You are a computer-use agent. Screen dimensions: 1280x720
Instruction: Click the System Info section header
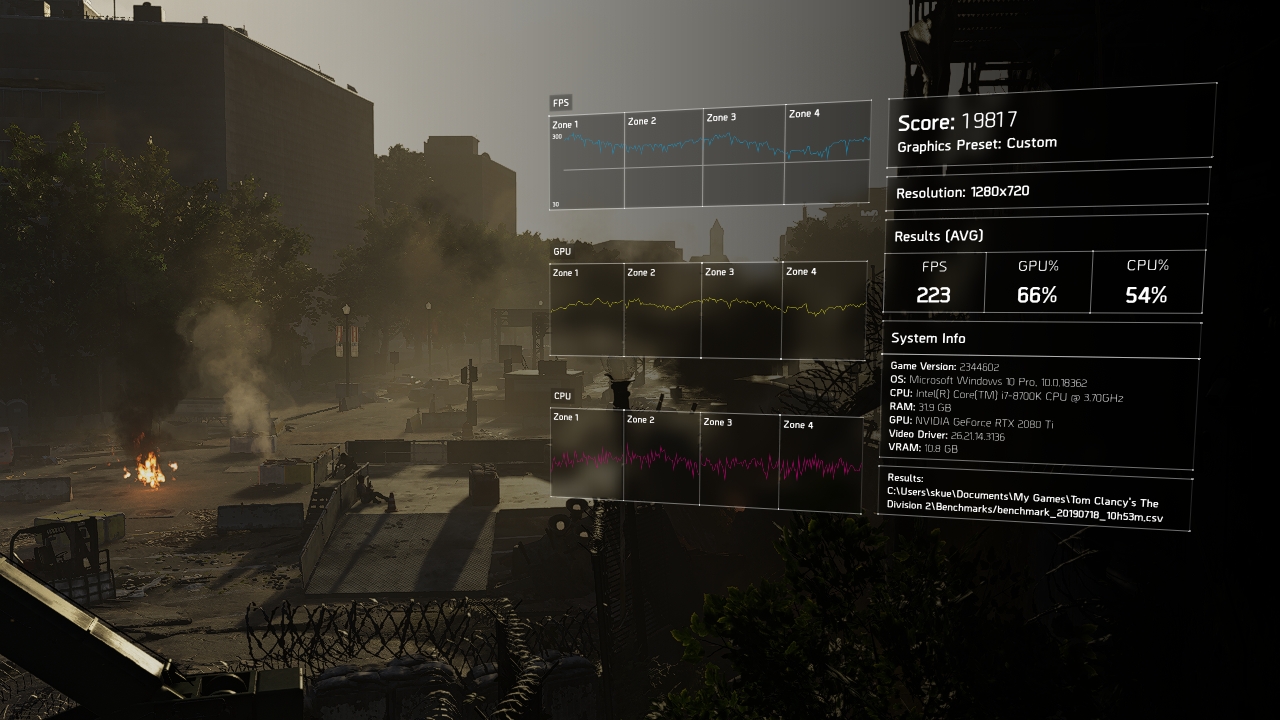point(928,337)
